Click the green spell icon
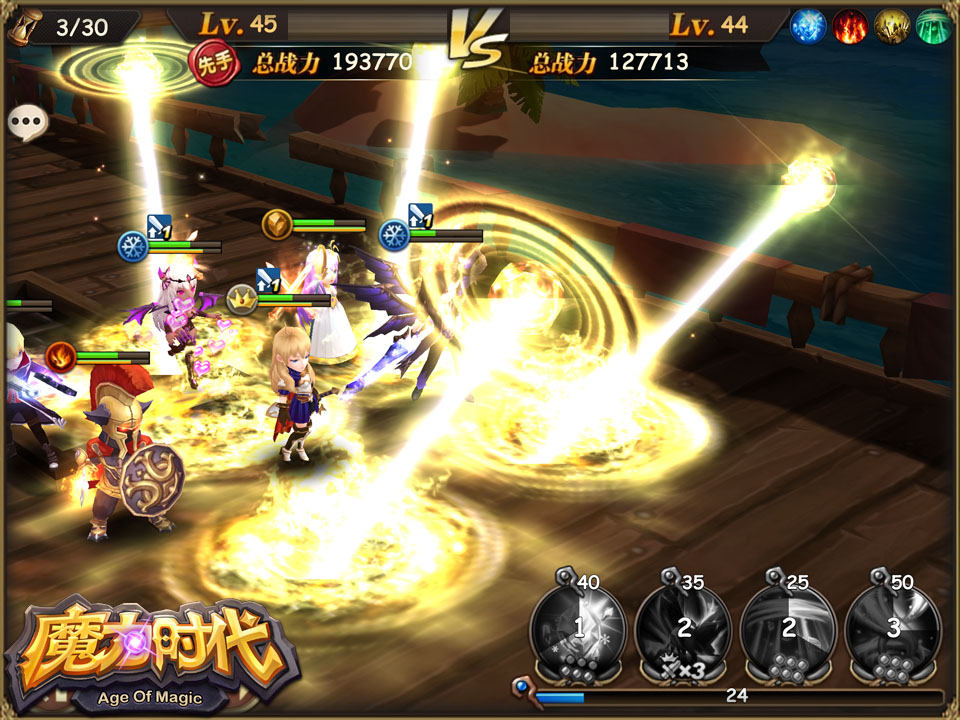This screenshot has height=720, width=960. pyautogui.click(x=932, y=26)
